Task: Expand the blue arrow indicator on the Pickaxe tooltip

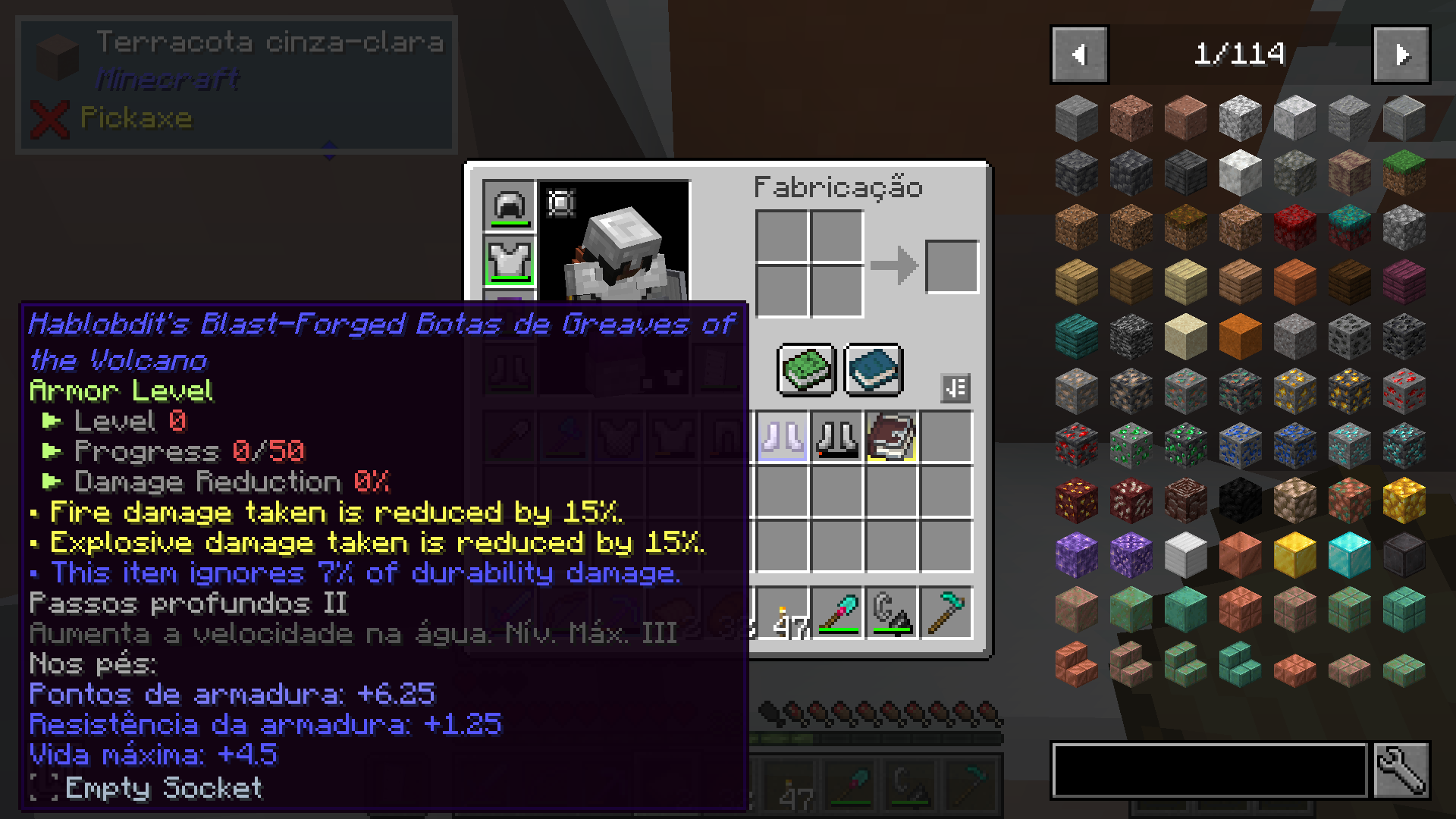Action: pyautogui.click(x=329, y=150)
